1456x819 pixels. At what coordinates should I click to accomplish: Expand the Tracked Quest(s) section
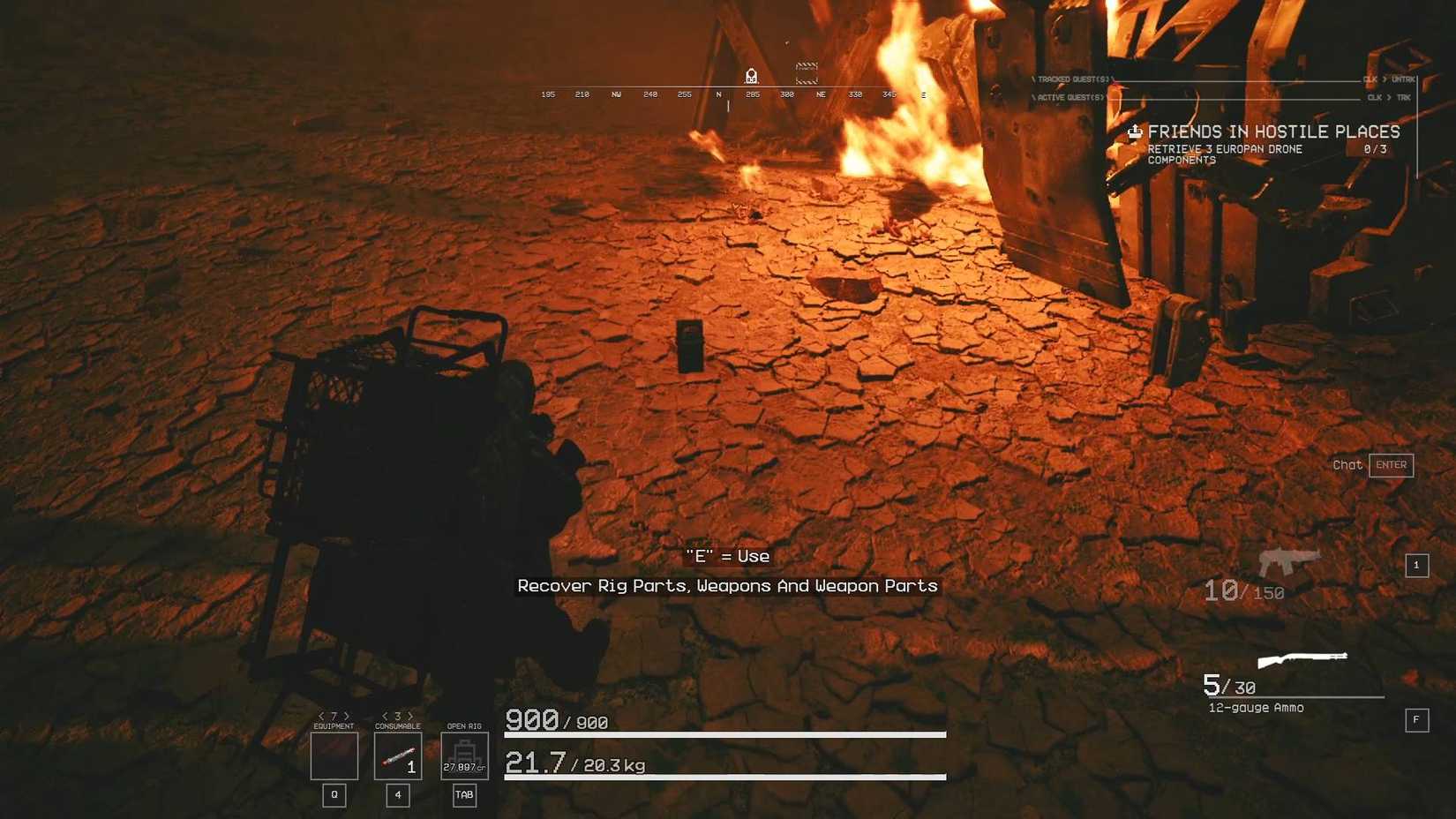1072,79
